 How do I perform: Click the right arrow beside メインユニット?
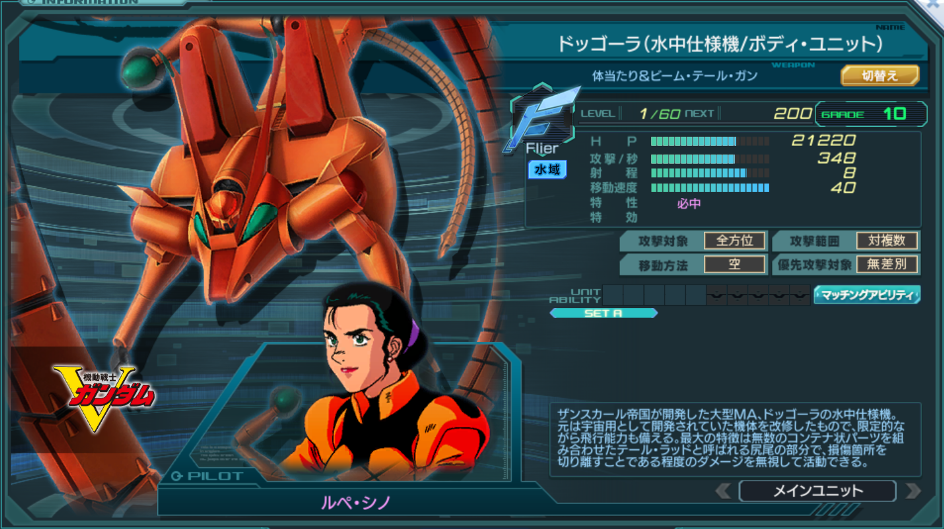910,491
